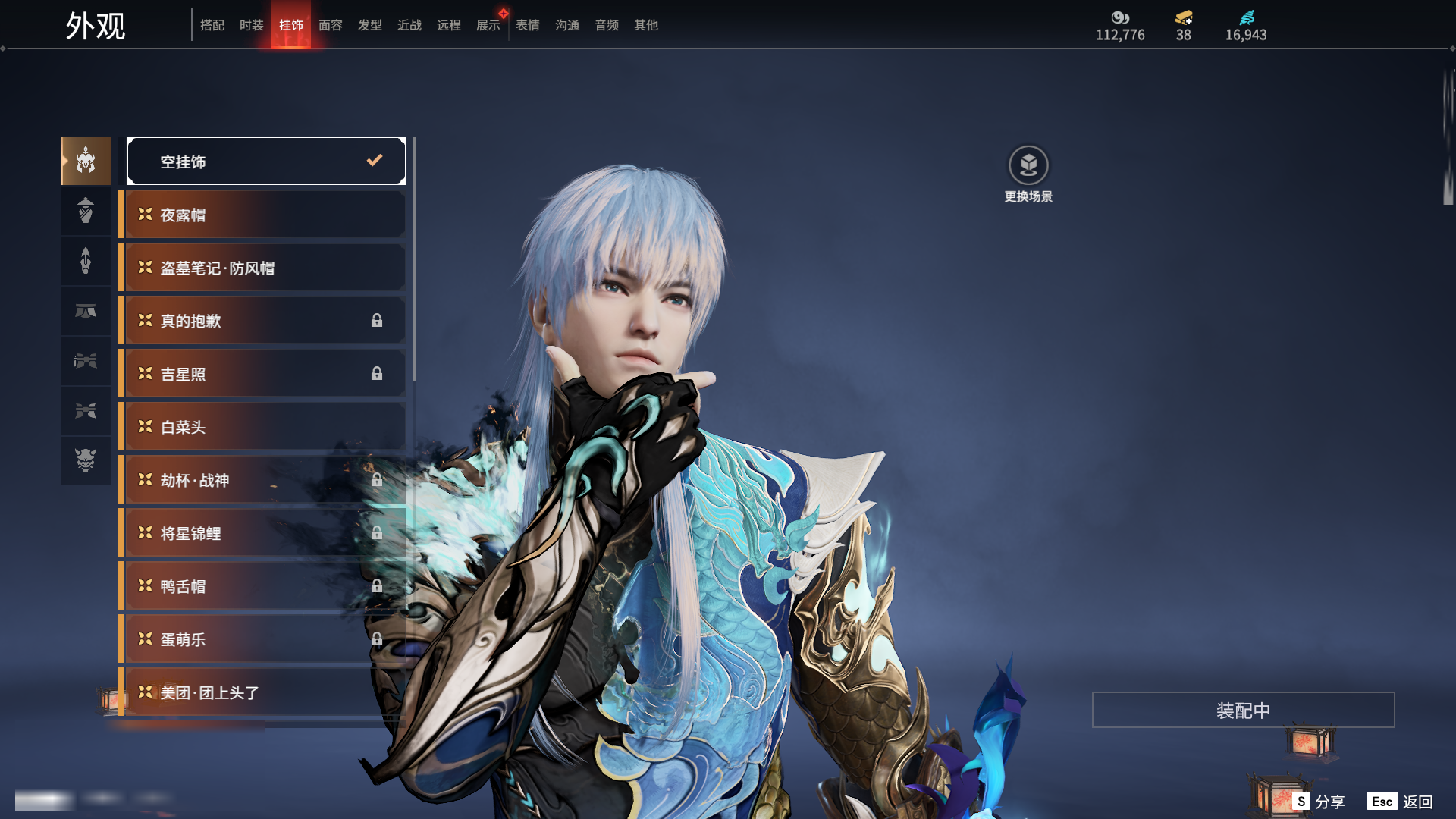Screen dimensions: 1456x819
Task: Select the 空挂饰 empty accessory entry
Action: point(266,161)
